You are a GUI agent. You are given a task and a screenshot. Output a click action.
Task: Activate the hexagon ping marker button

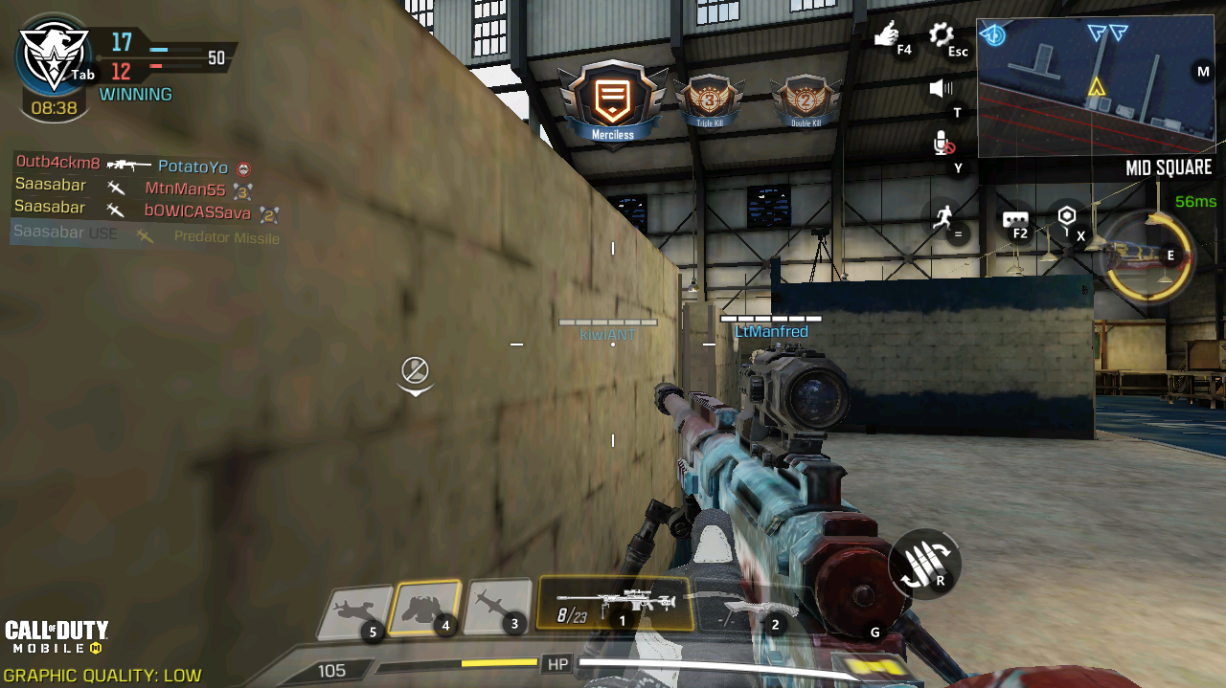(x=1067, y=217)
